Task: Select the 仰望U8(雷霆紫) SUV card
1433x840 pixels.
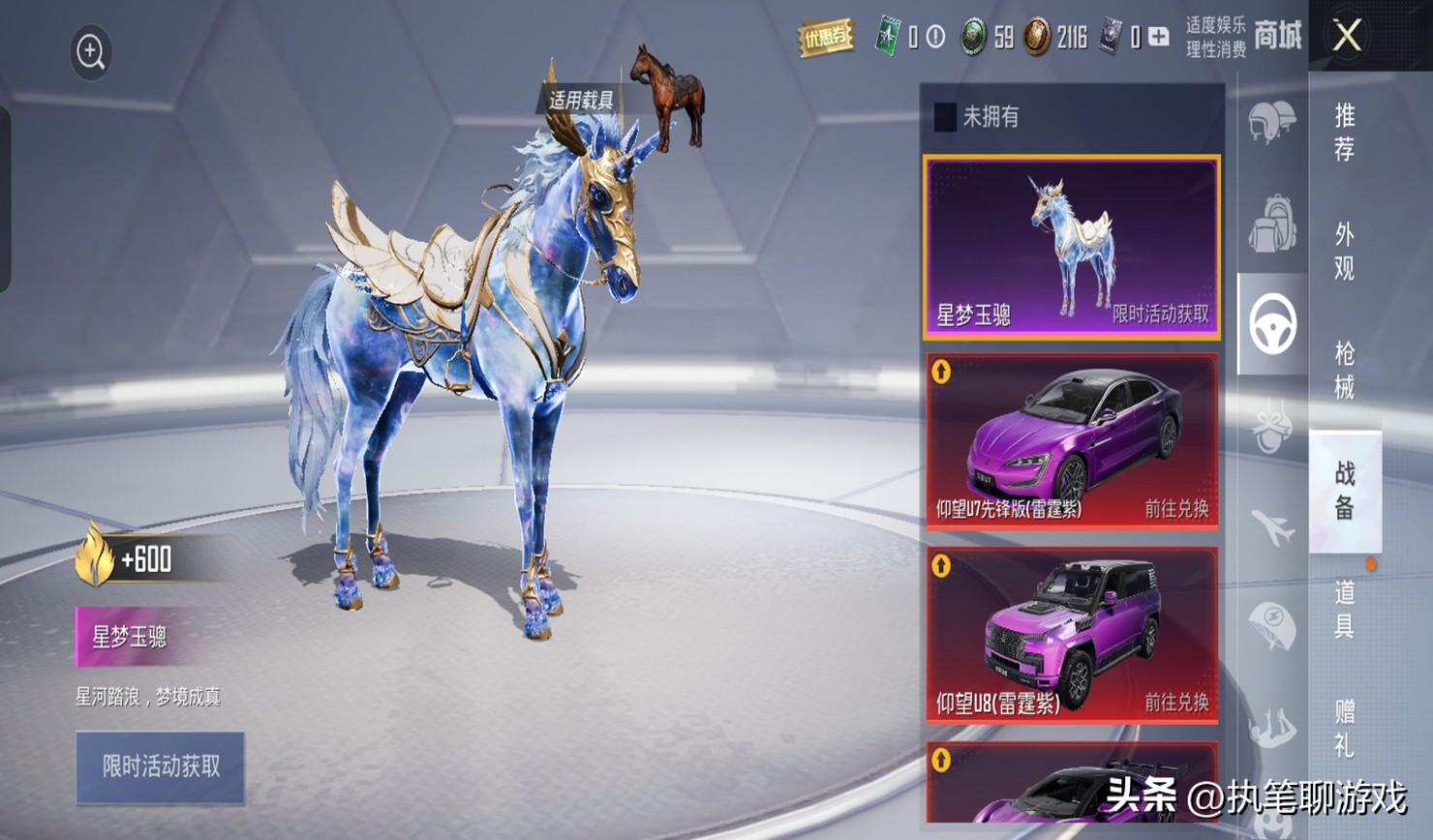Action: tap(1071, 635)
